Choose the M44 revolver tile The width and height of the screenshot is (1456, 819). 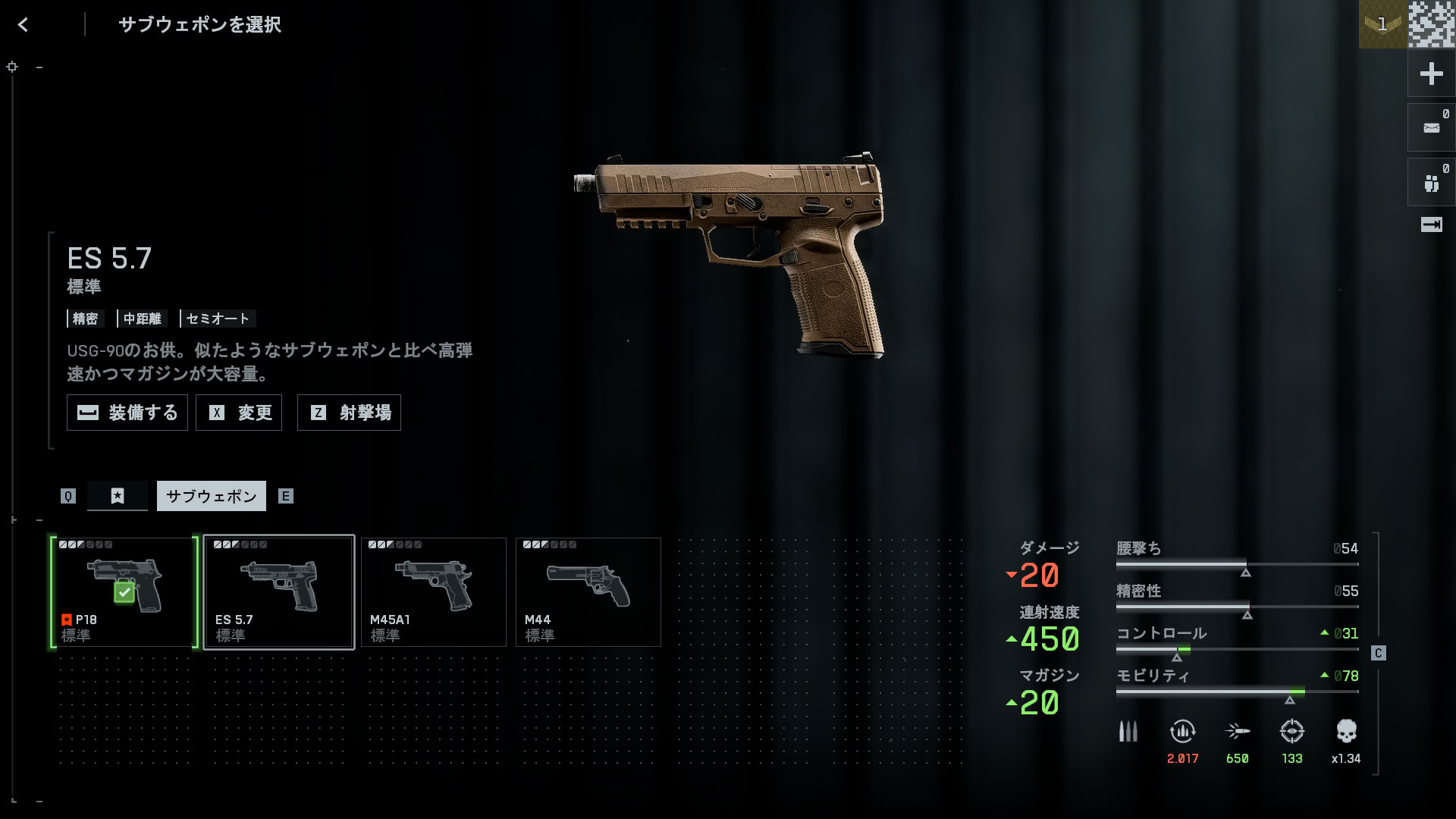pos(588,592)
